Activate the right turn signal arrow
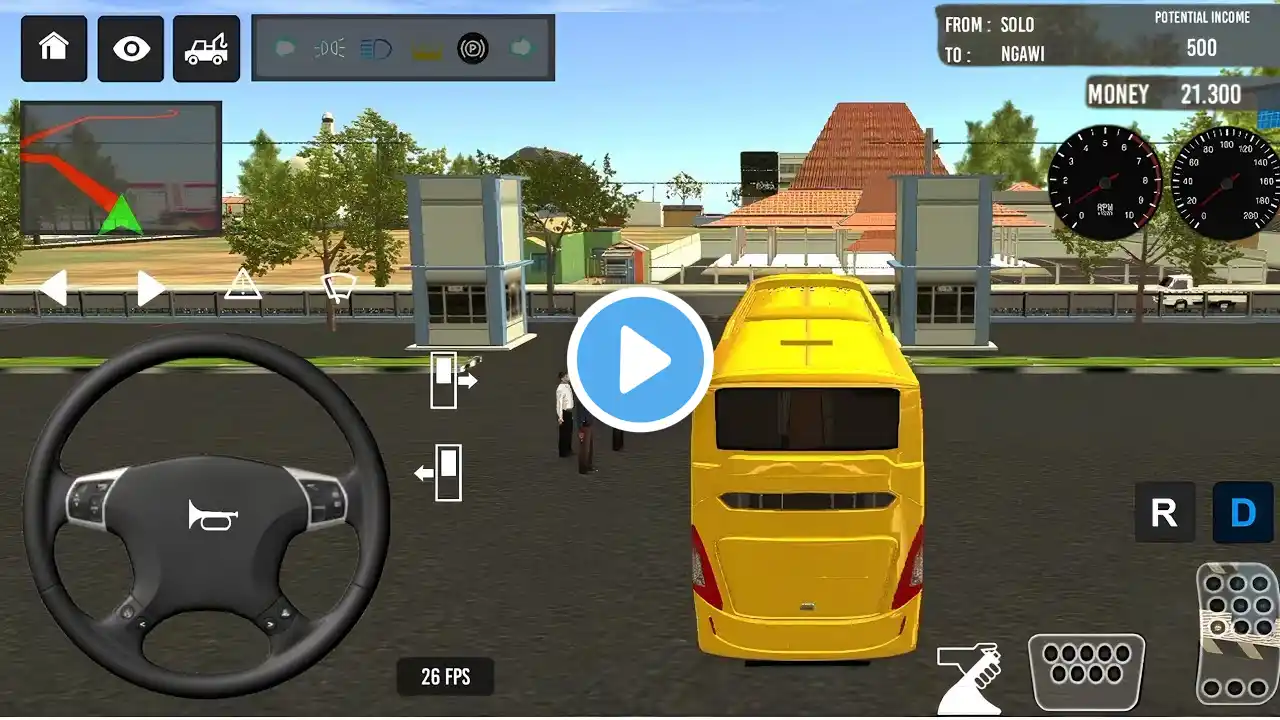 pos(150,288)
